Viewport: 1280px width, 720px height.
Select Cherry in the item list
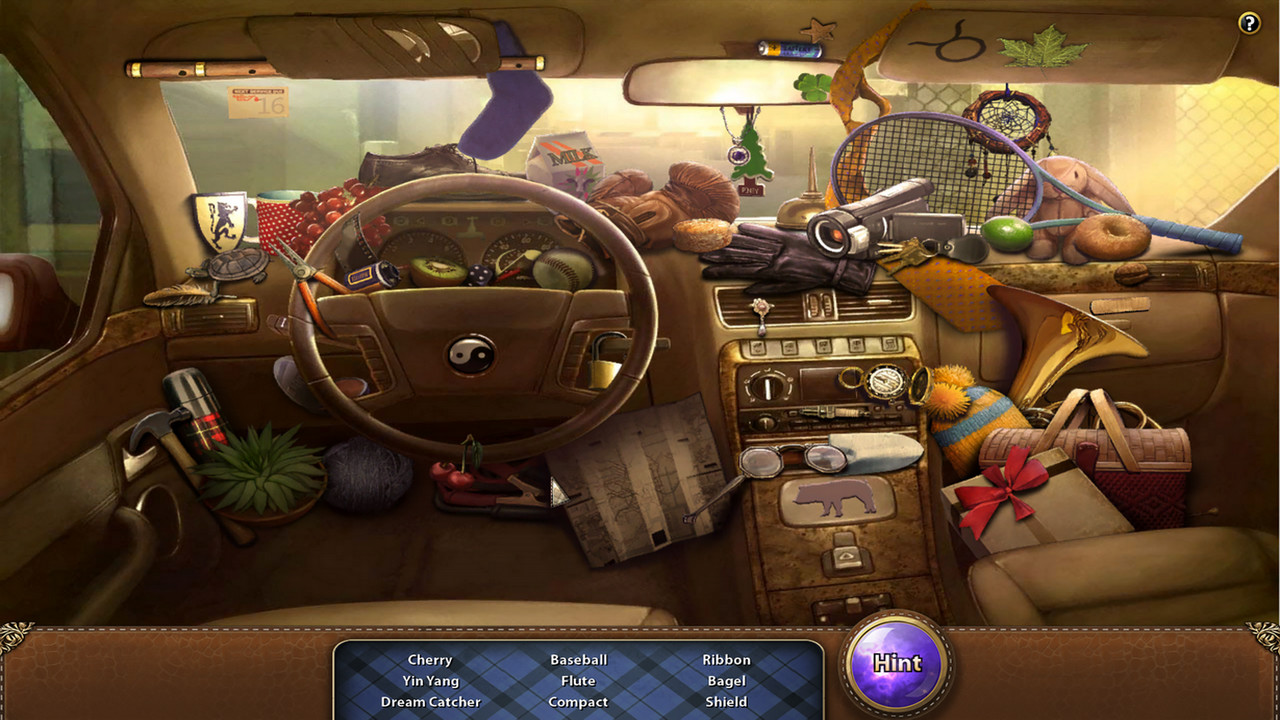click(x=430, y=660)
